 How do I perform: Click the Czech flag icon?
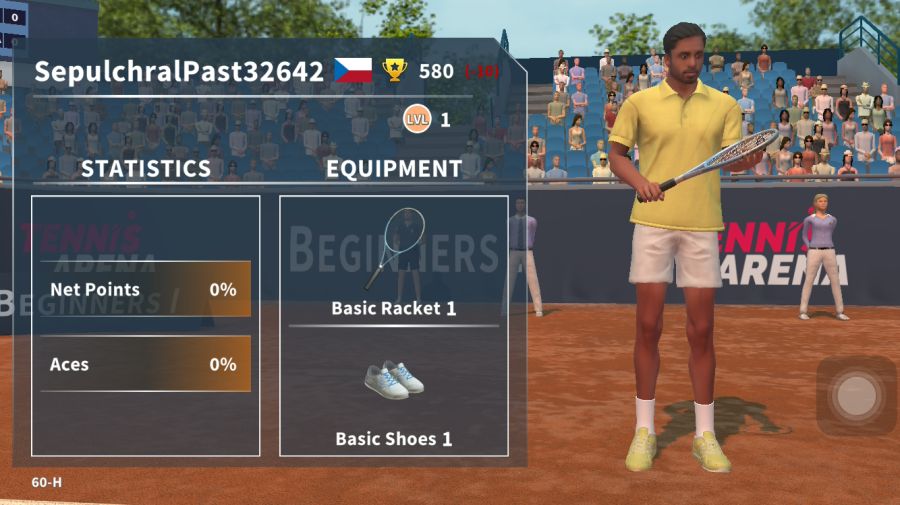click(x=353, y=70)
